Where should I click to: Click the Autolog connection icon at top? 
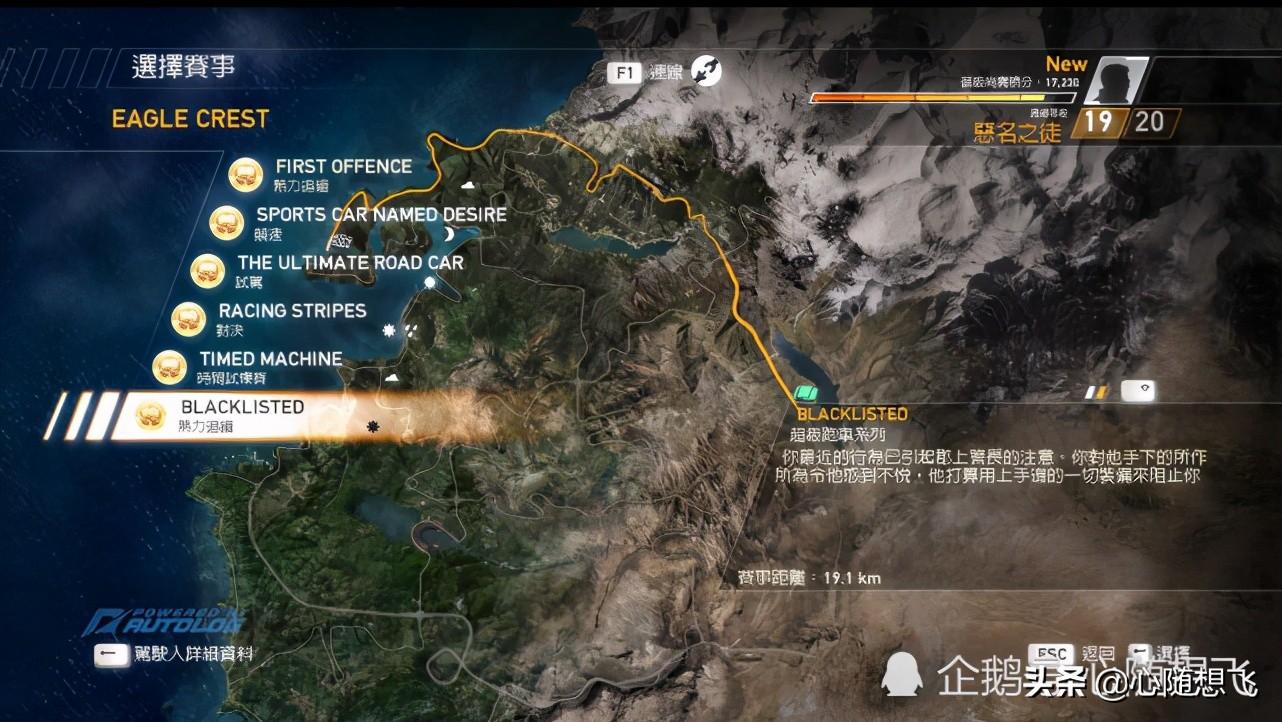[x=705, y=72]
